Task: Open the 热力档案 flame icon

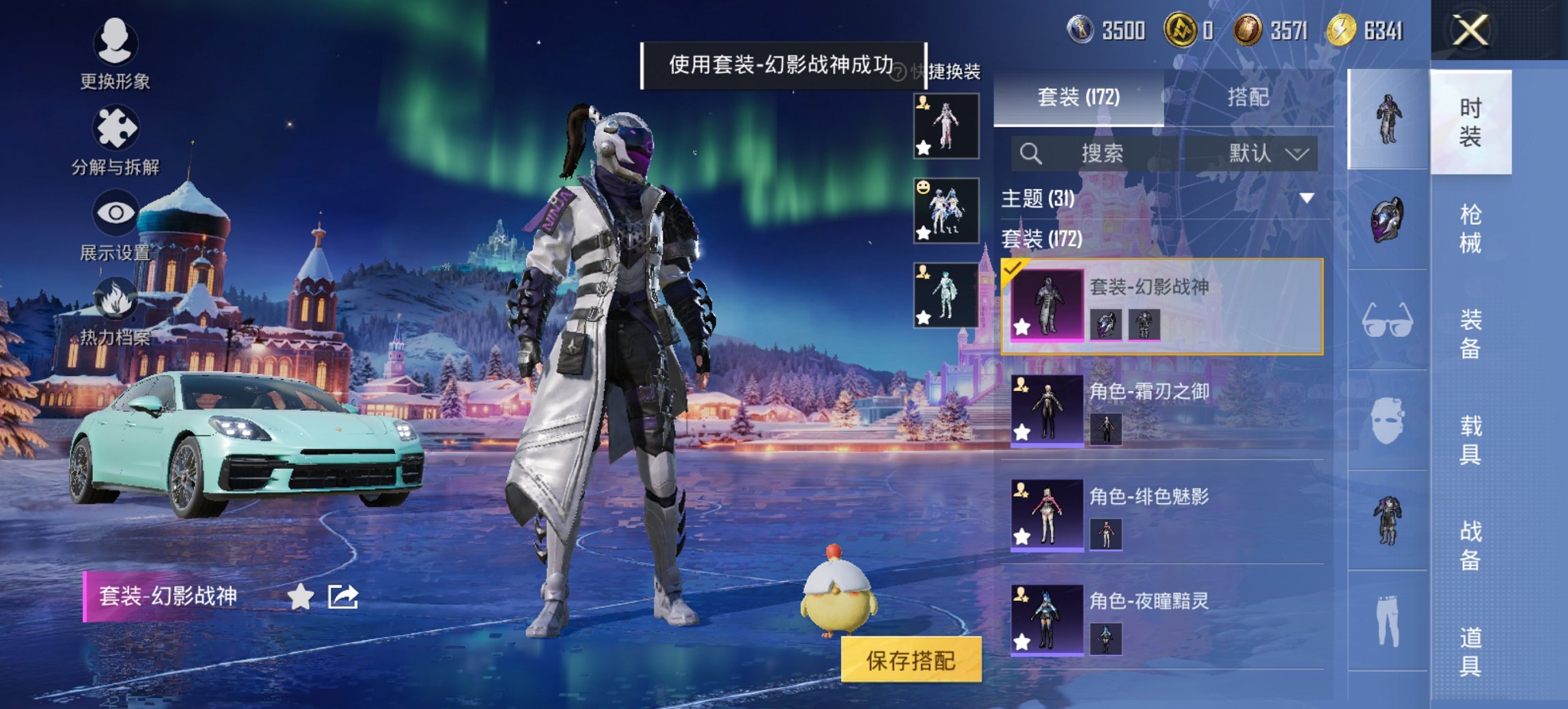Action: point(117,299)
